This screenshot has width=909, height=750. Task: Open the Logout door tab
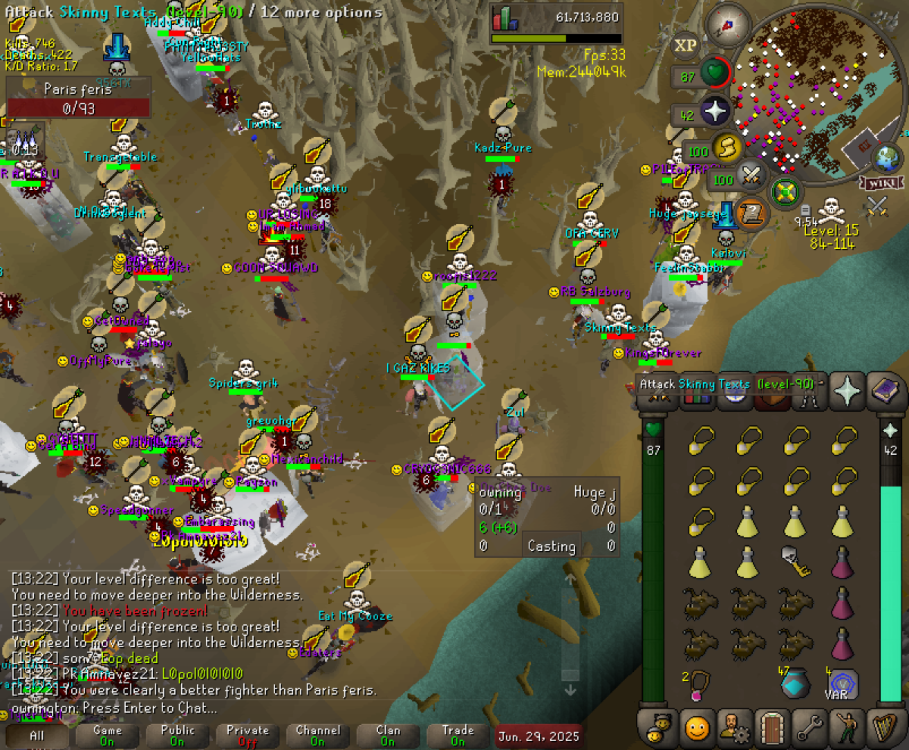771,727
